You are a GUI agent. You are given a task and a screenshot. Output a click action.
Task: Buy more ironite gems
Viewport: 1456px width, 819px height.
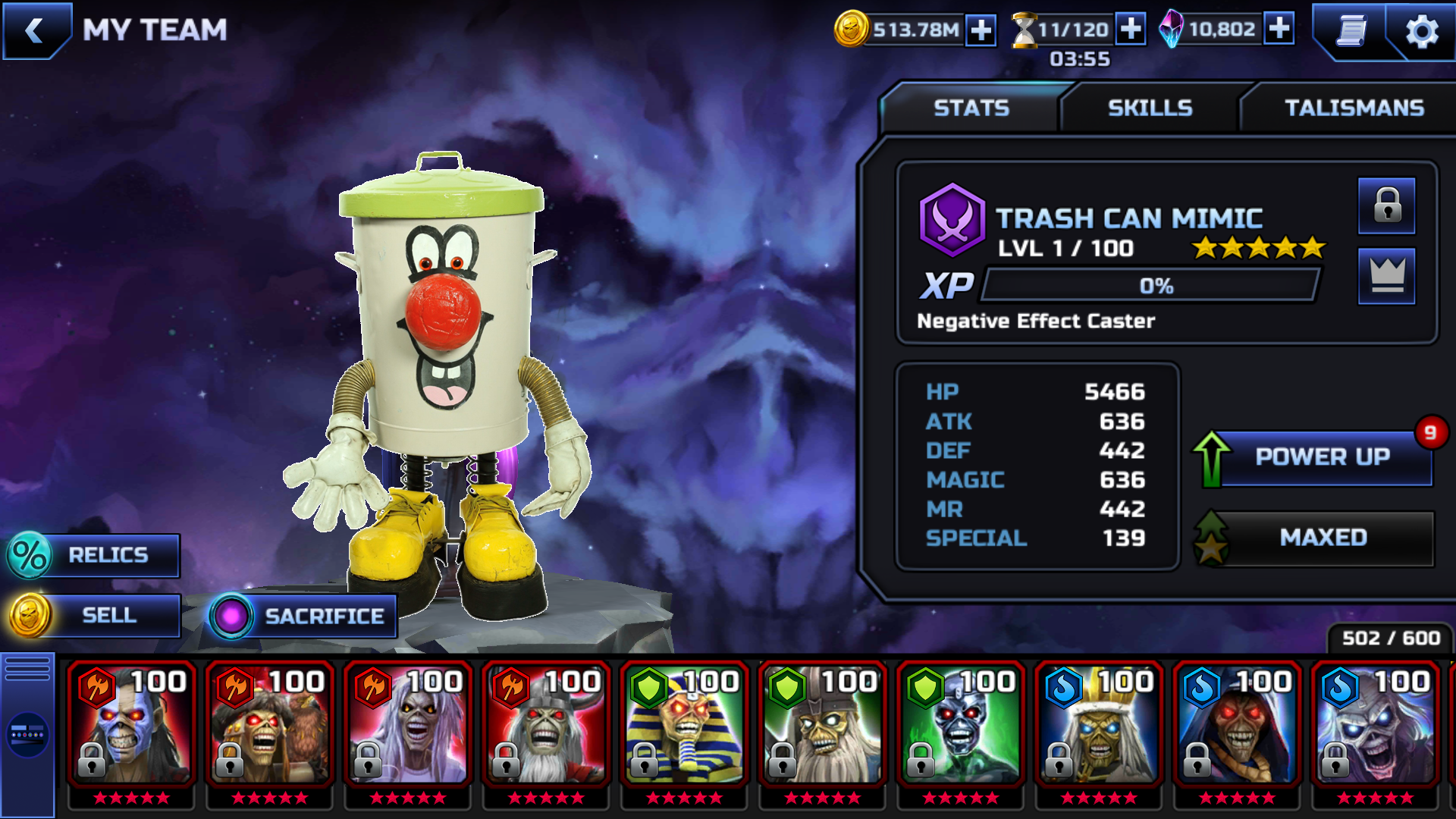coord(1279,30)
